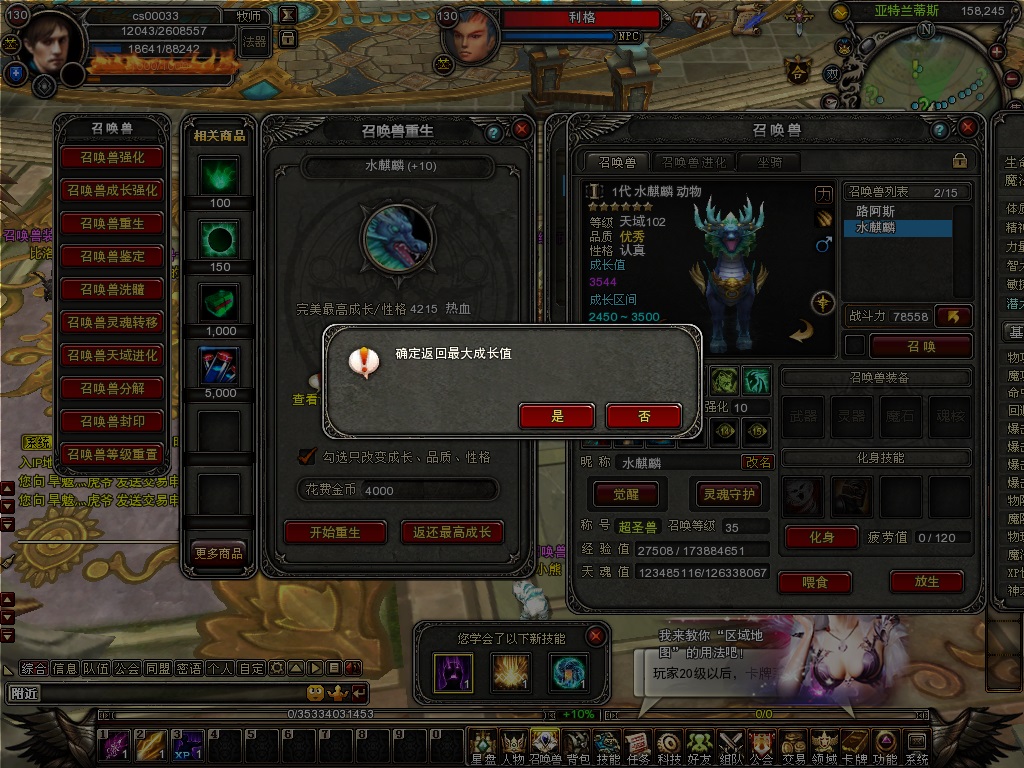Select the 召唤兽鉴定 menu entry
This screenshot has width=1024, height=768.
[112, 257]
